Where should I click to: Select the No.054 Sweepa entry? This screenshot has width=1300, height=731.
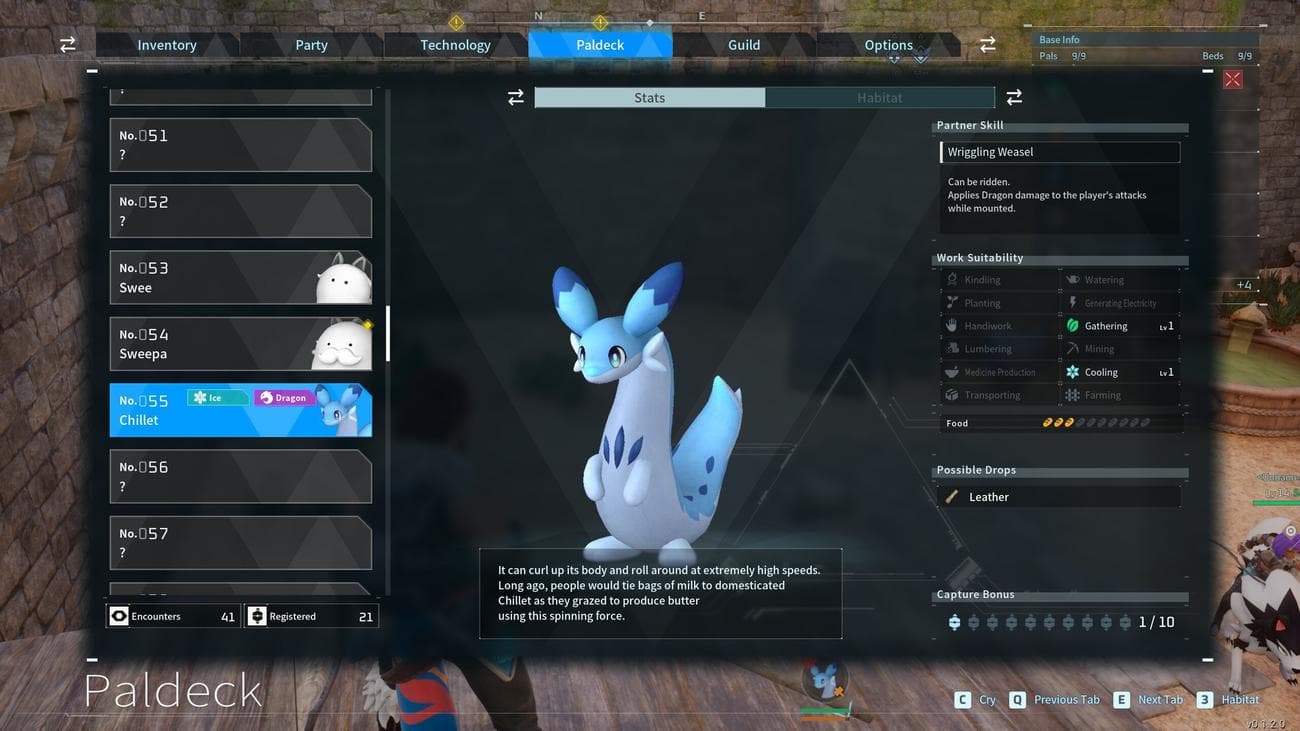(x=240, y=344)
